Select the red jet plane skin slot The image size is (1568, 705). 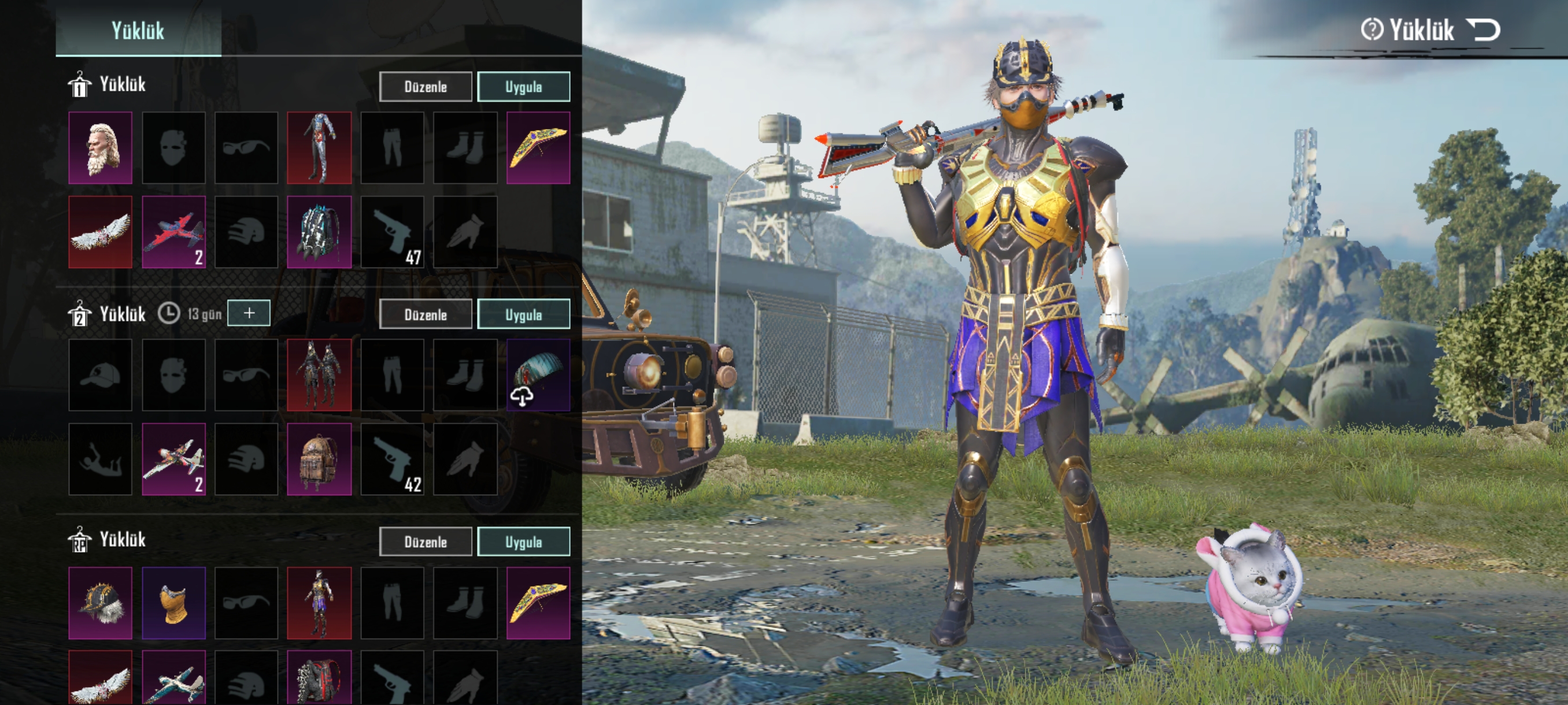173,232
